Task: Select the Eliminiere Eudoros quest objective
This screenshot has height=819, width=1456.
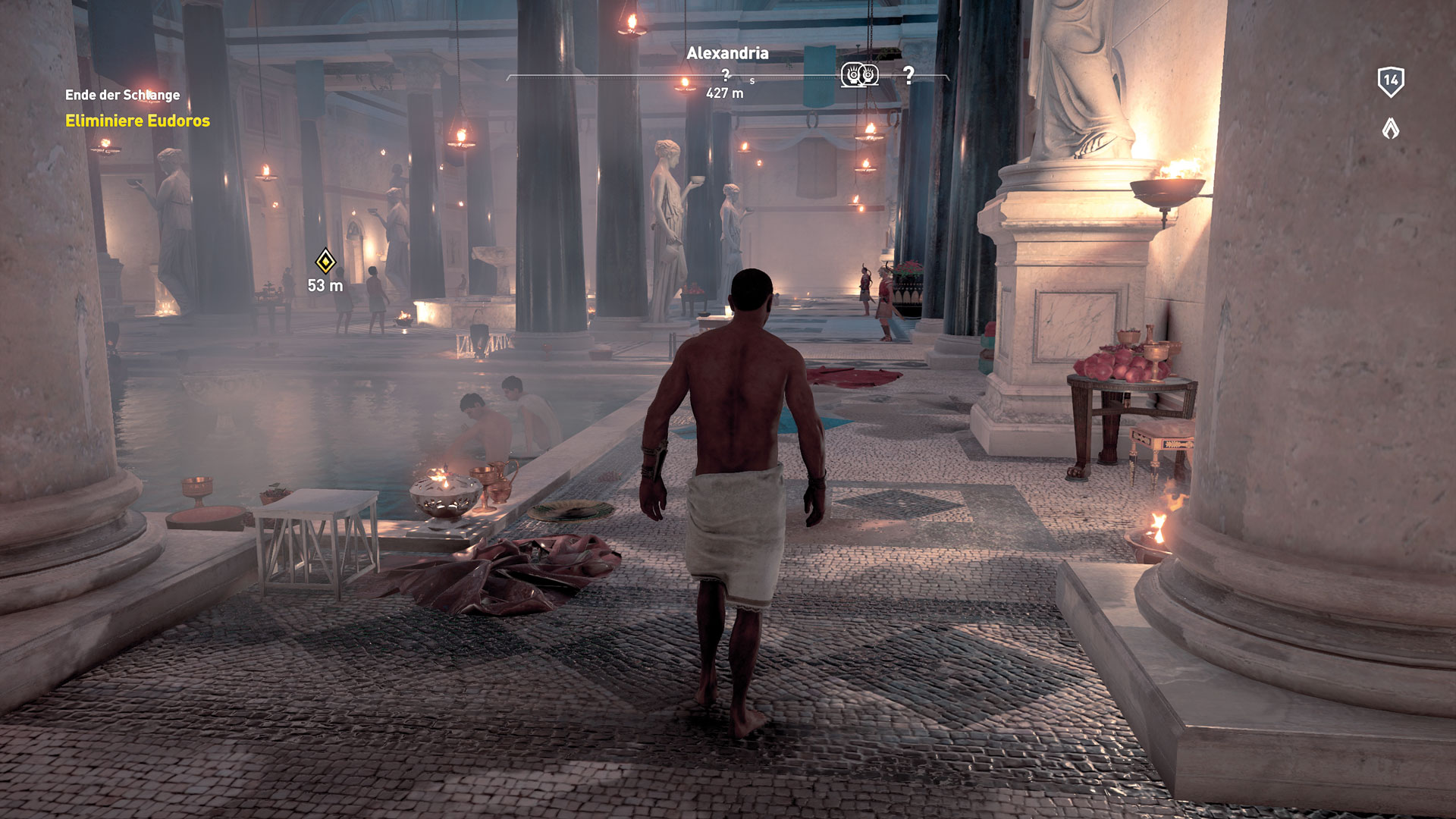Action: (137, 121)
